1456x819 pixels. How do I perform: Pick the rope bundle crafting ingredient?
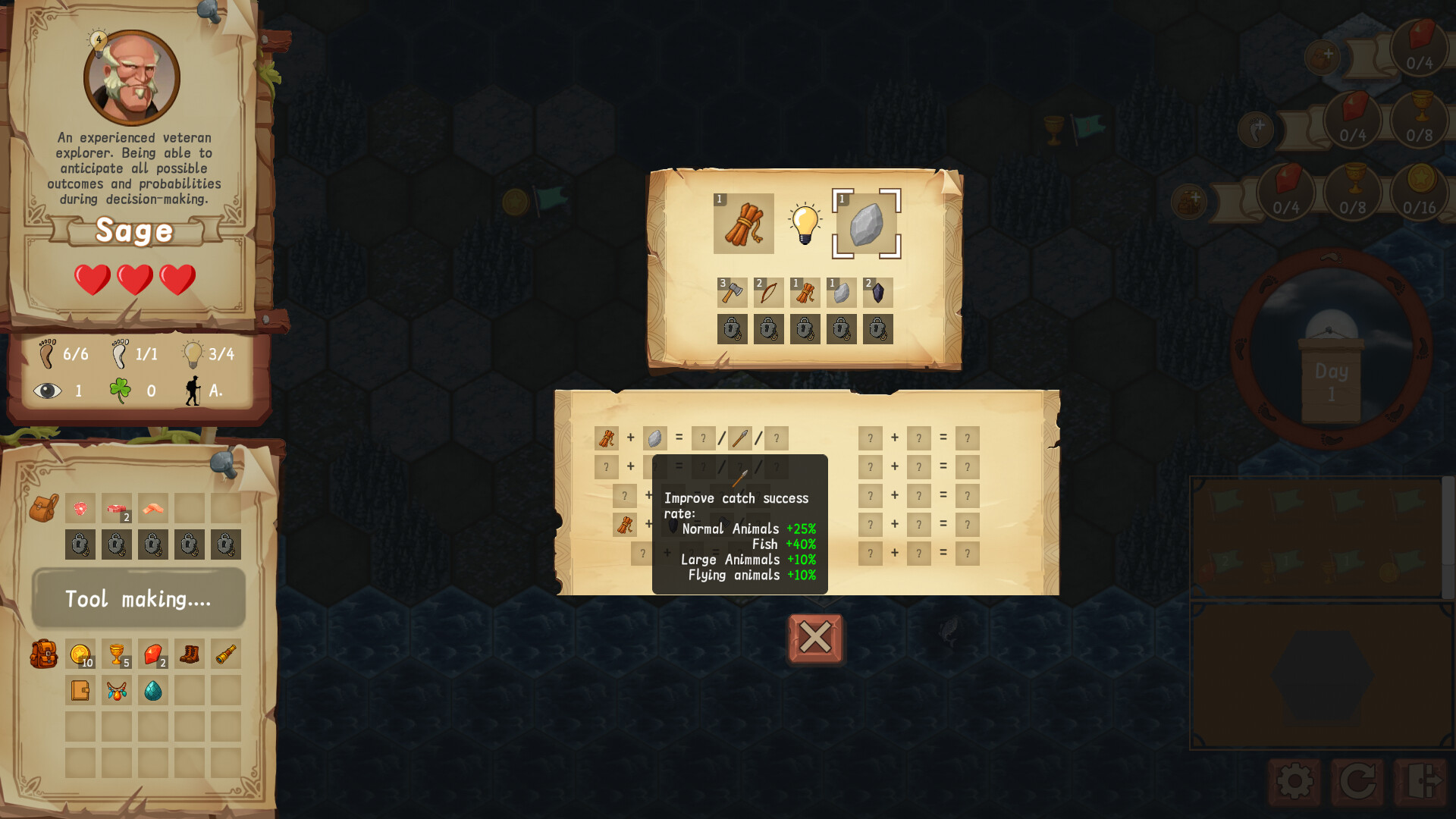(x=743, y=223)
